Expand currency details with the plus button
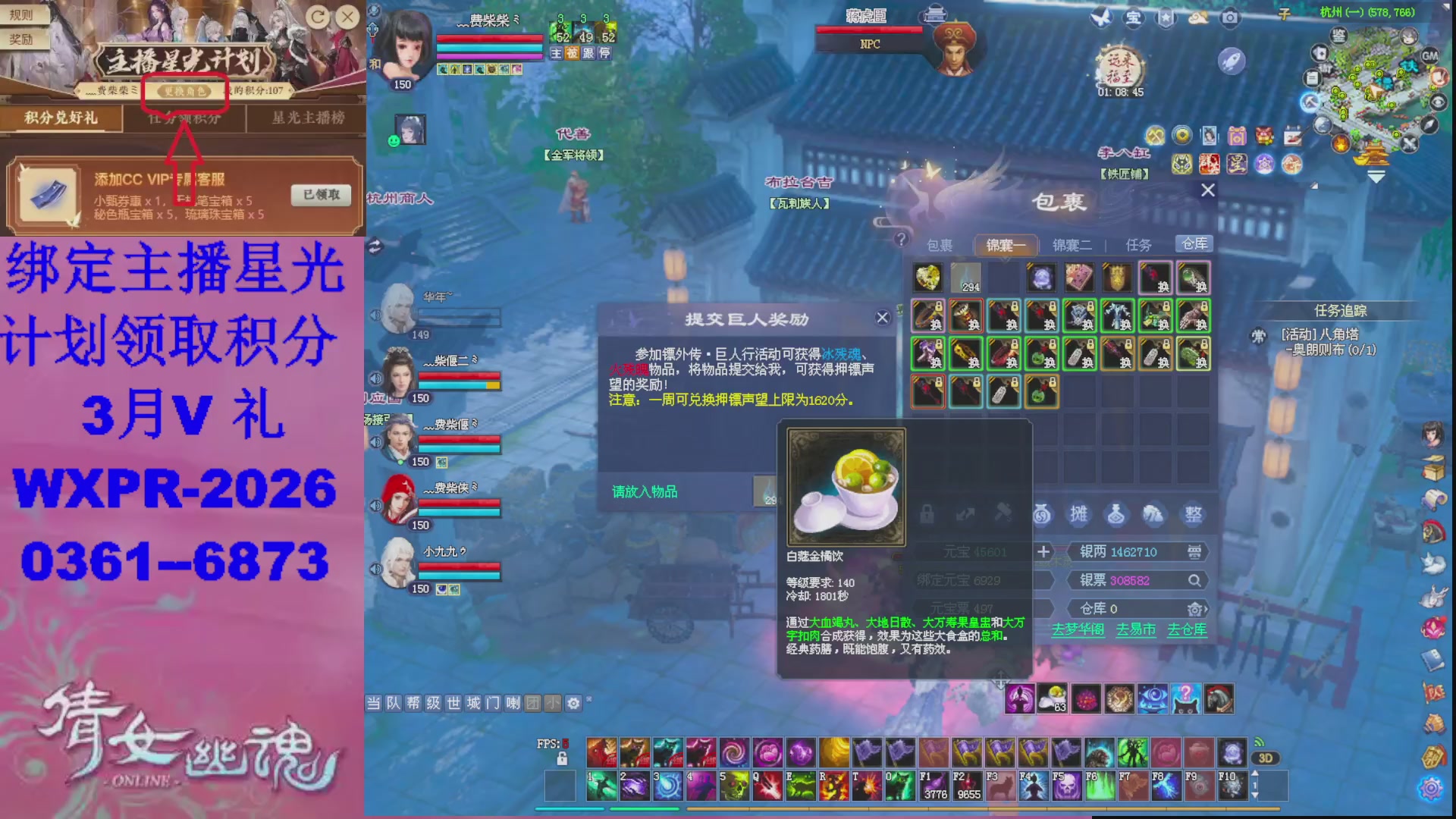This screenshot has width=1456, height=819. (1043, 552)
